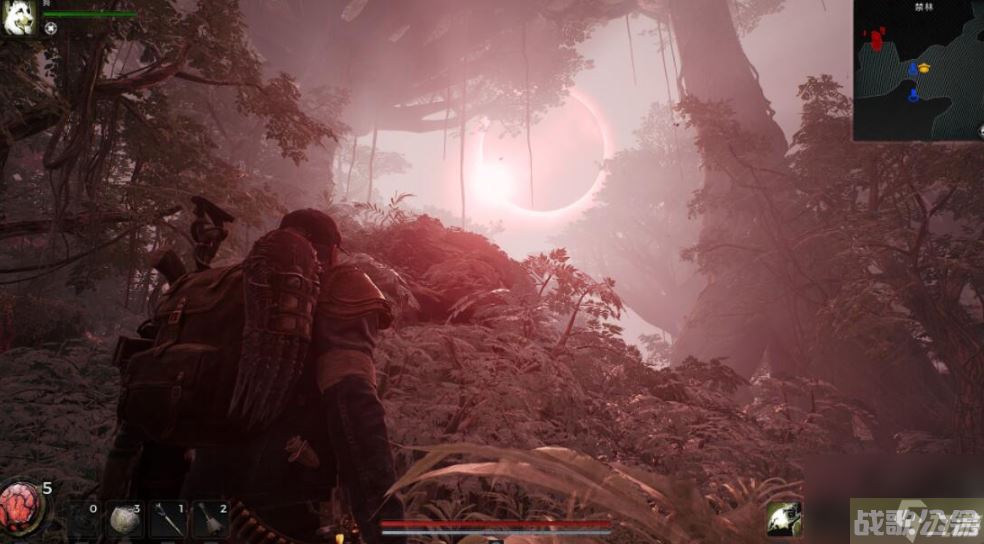Pick the hotbar slot with count 2
This screenshot has height=544, width=984.
211,520
